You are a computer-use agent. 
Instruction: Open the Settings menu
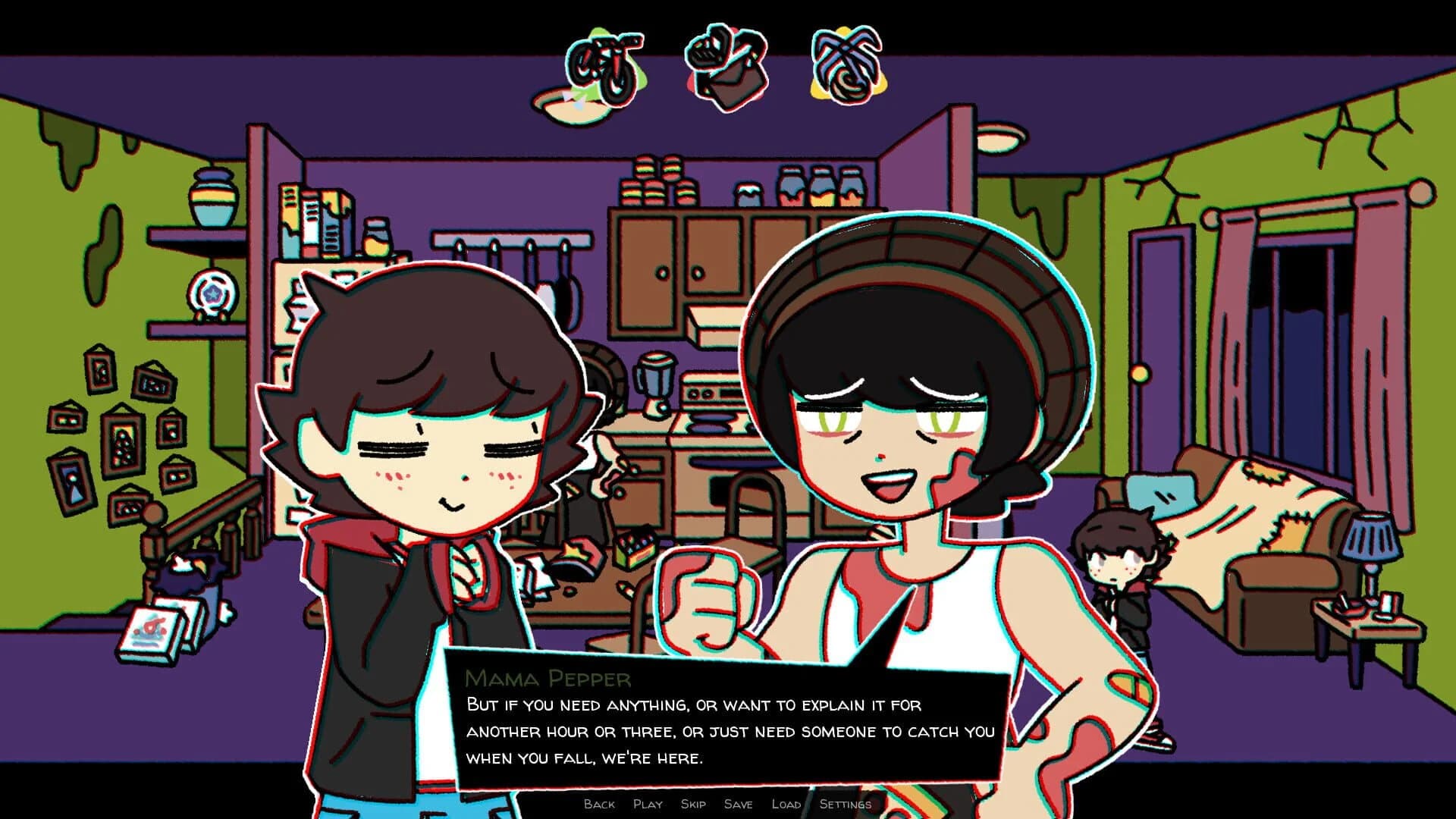click(x=844, y=804)
